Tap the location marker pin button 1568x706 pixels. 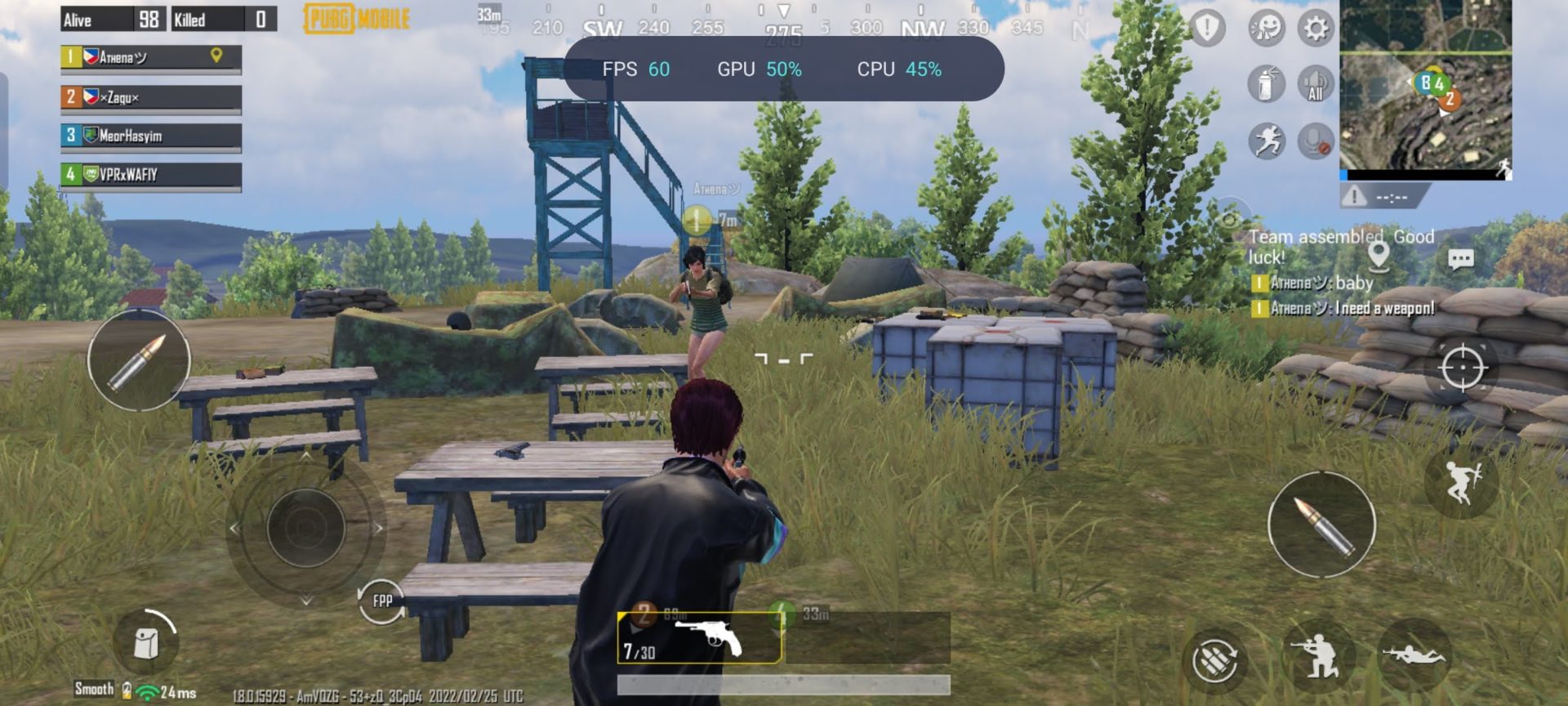[x=1379, y=257]
